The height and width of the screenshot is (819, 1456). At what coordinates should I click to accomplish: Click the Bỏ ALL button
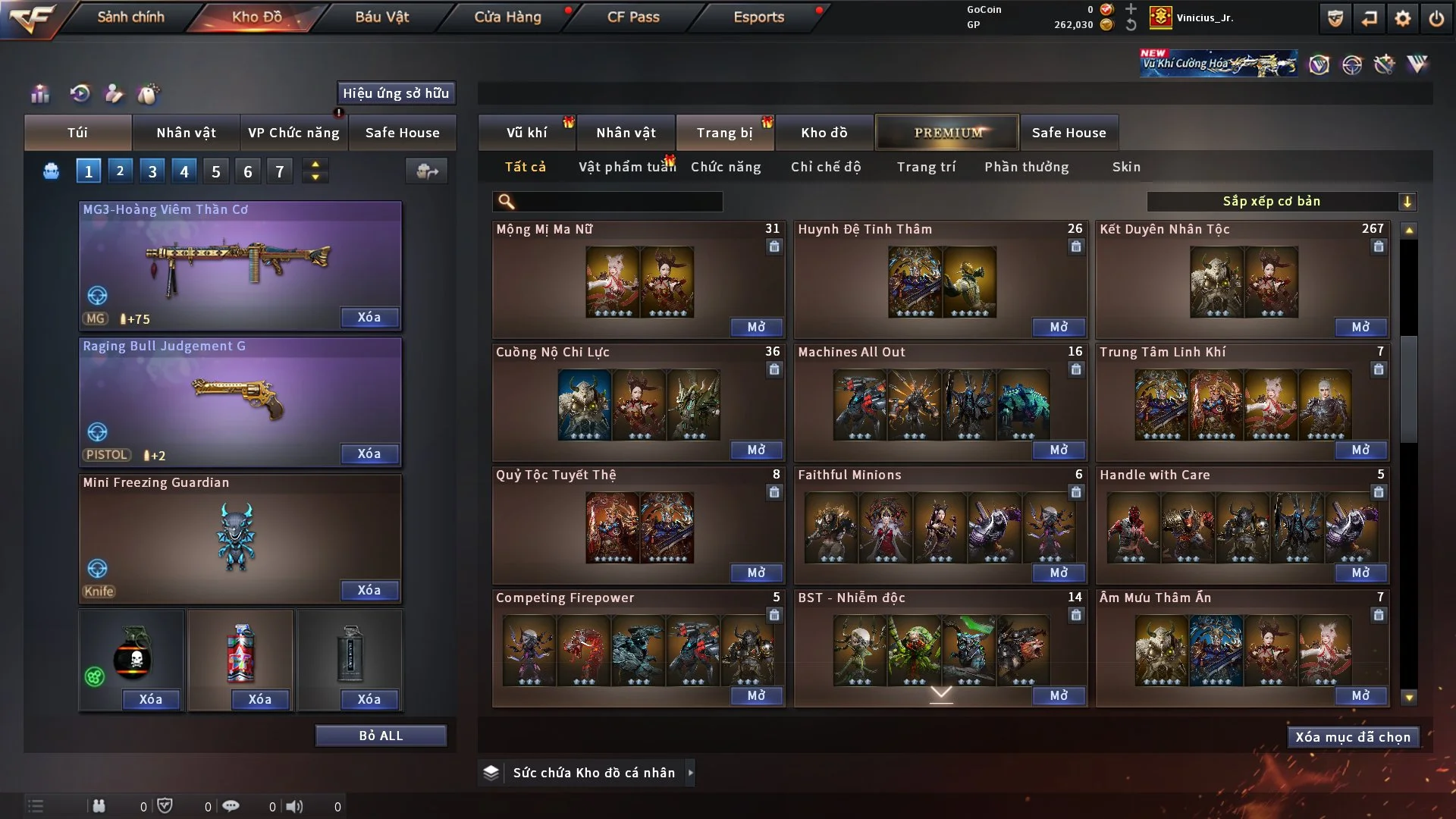point(381,736)
